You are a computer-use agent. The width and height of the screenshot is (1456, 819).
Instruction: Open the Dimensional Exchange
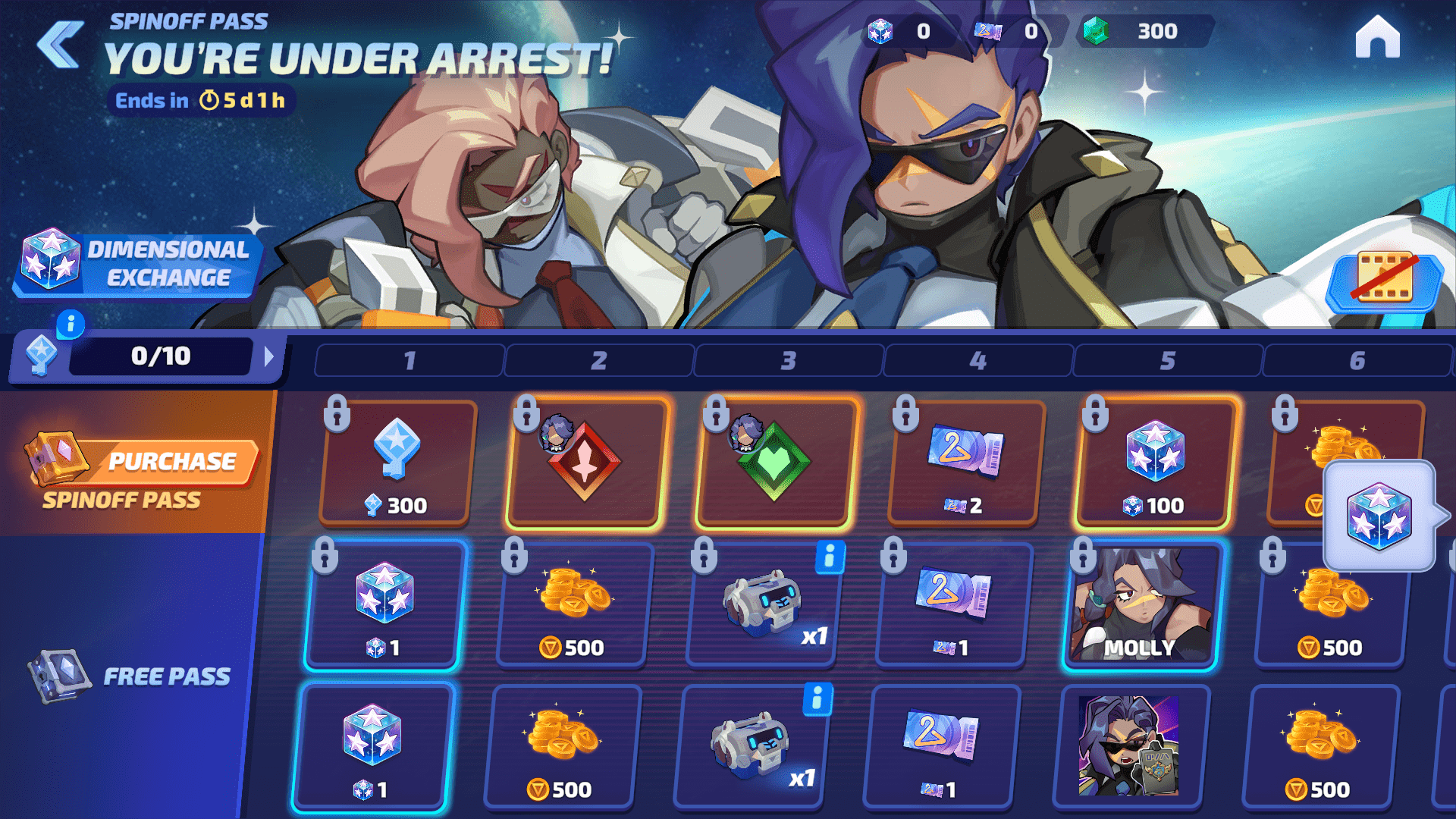point(136,264)
